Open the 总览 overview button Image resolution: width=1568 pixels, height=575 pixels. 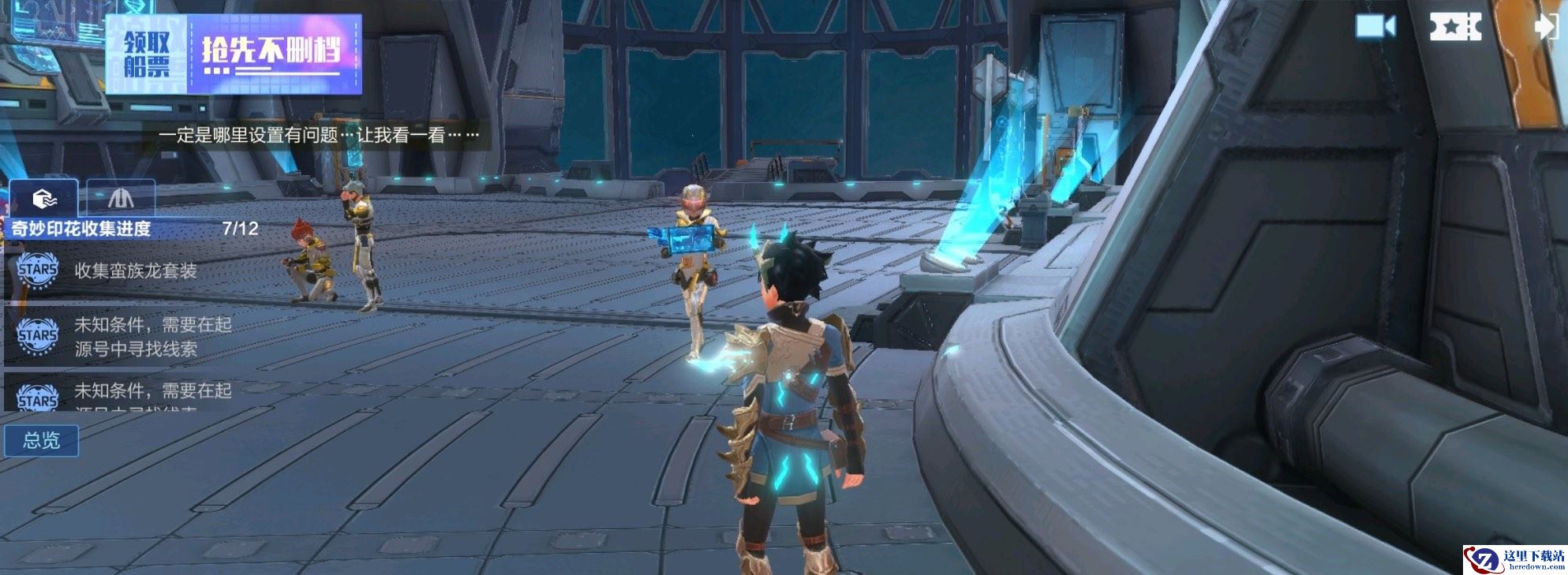tap(42, 440)
